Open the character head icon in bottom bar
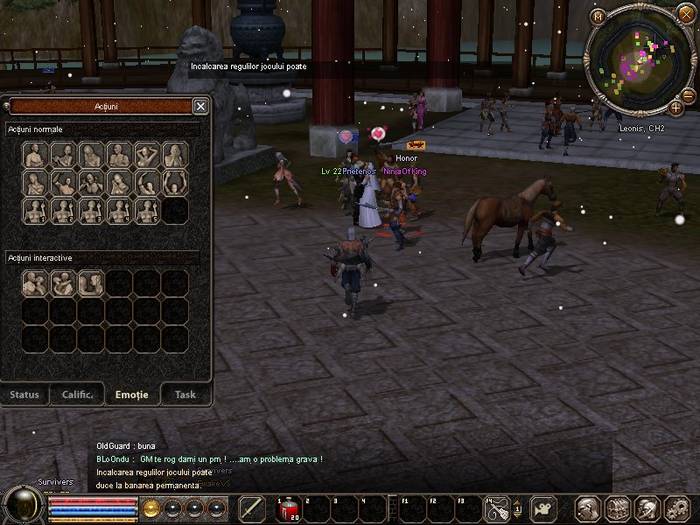This screenshot has width=700, height=525. coord(589,509)
